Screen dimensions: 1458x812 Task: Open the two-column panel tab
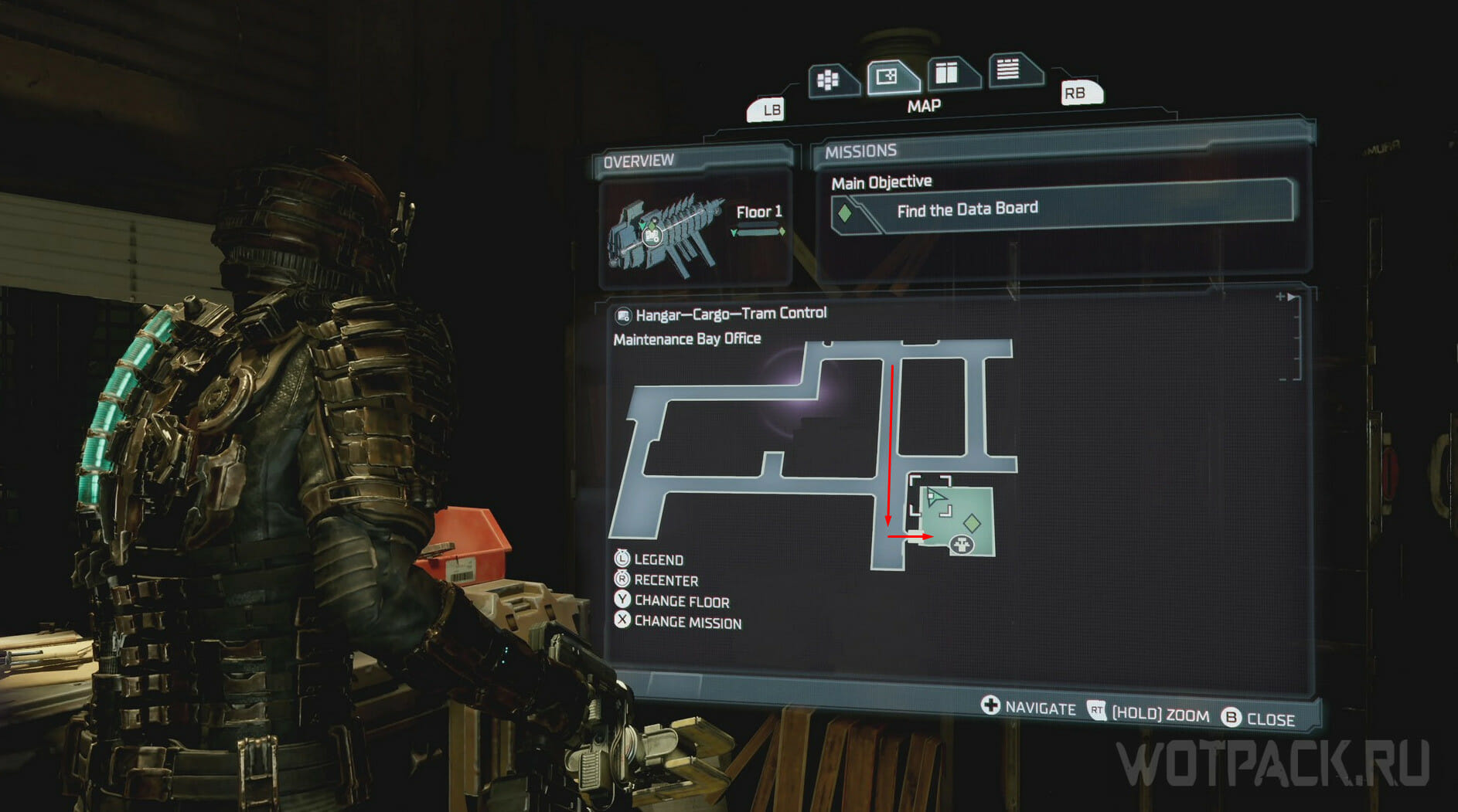coord(947,73)
